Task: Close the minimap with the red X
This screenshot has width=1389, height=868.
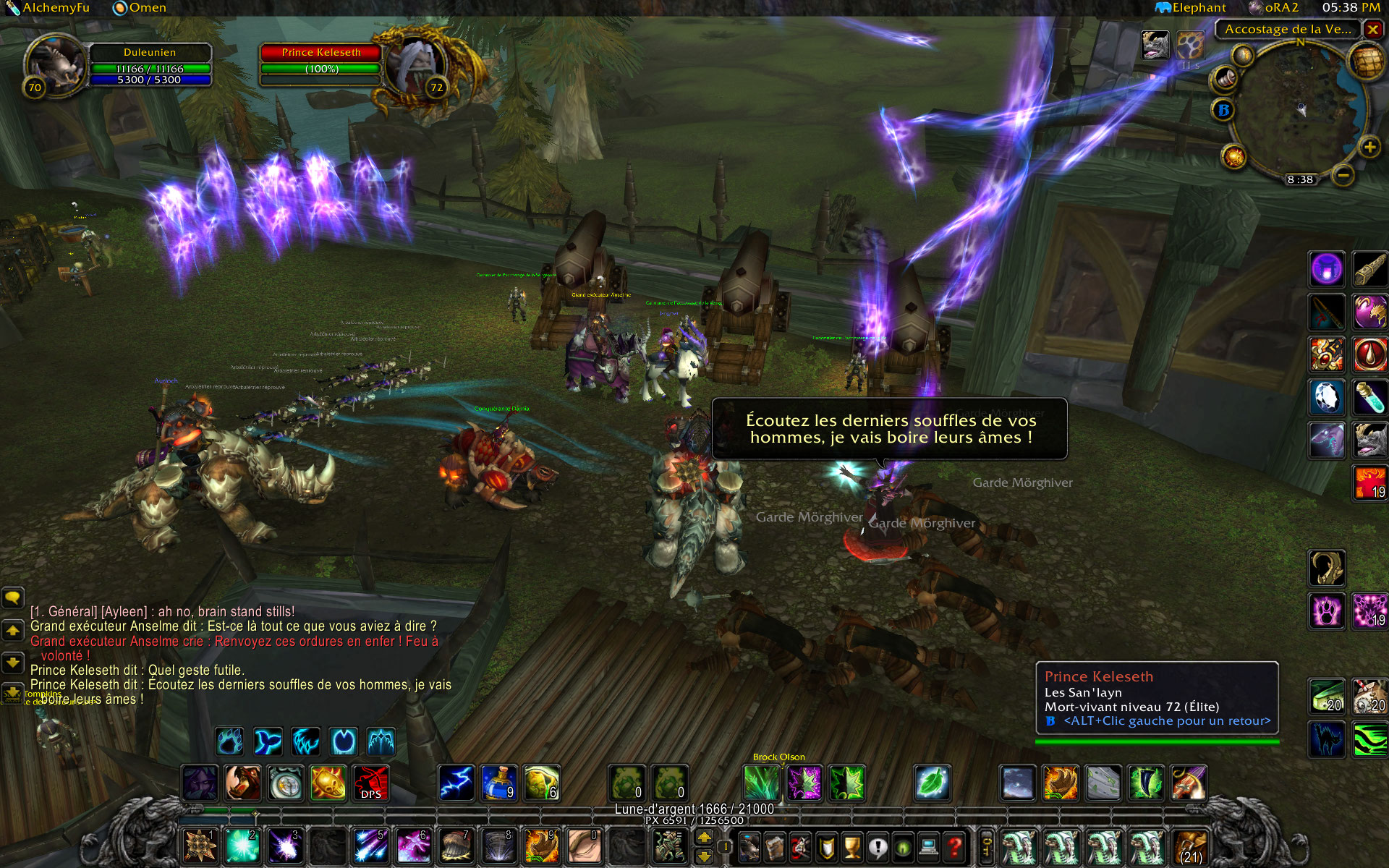Action: click(x=1372, y=30)
